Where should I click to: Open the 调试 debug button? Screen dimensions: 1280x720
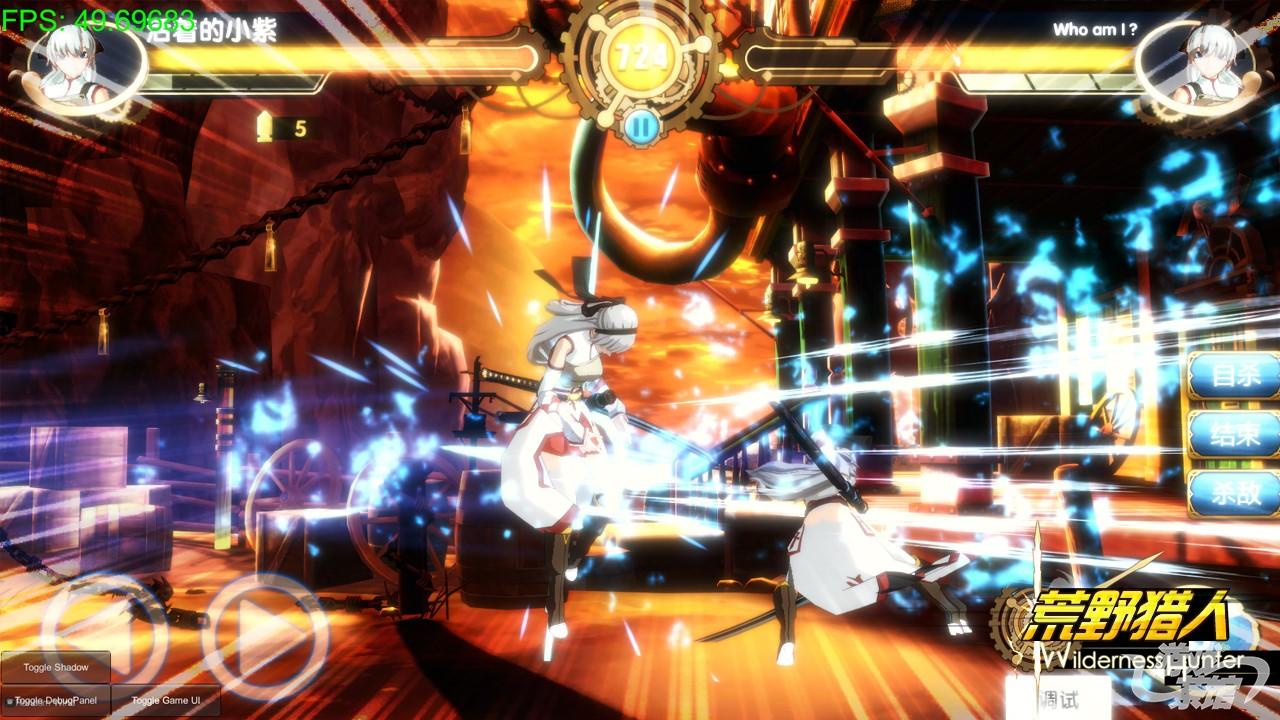point(1057,698)
